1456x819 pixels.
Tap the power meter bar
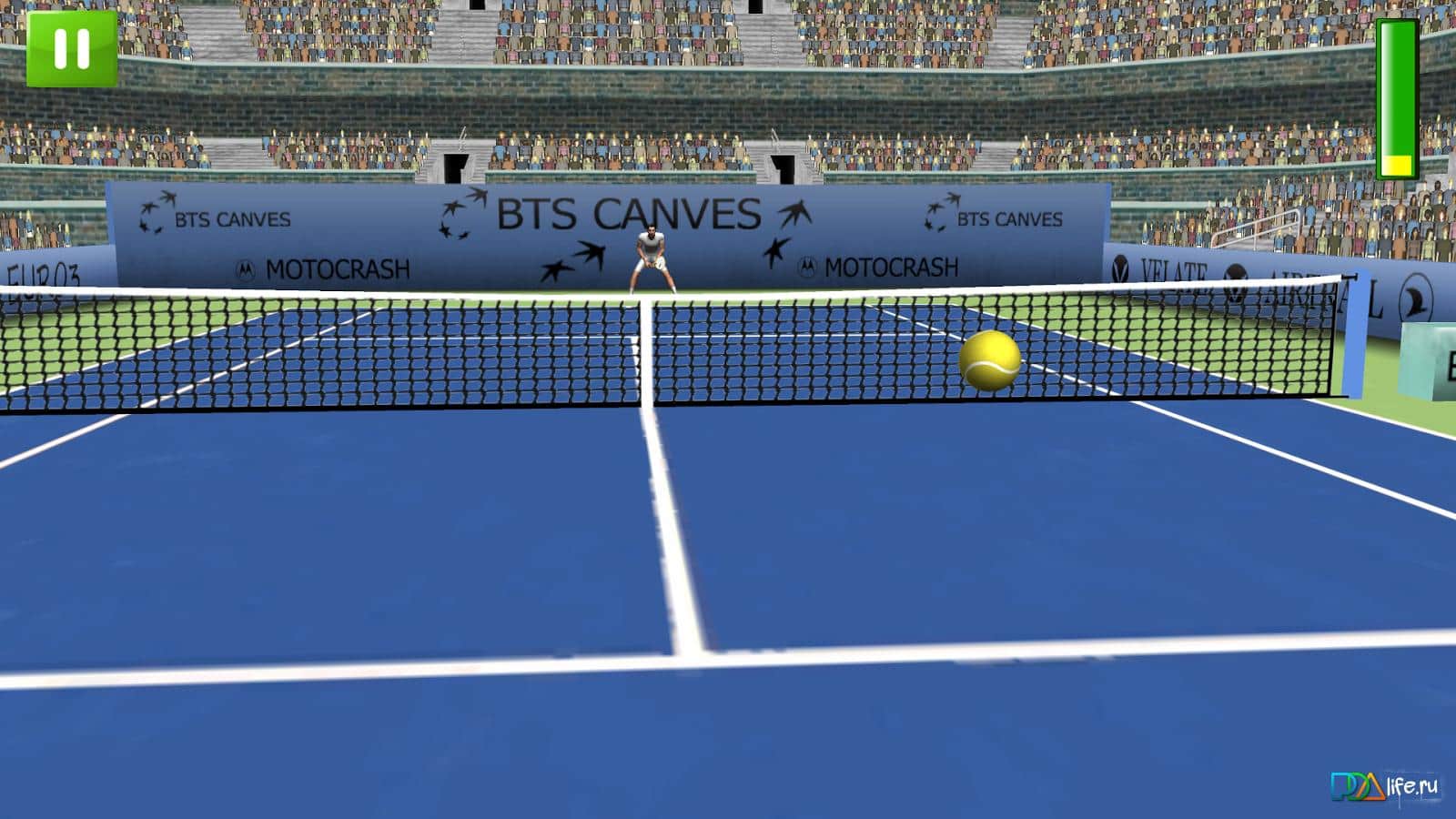pos(1399,96)
